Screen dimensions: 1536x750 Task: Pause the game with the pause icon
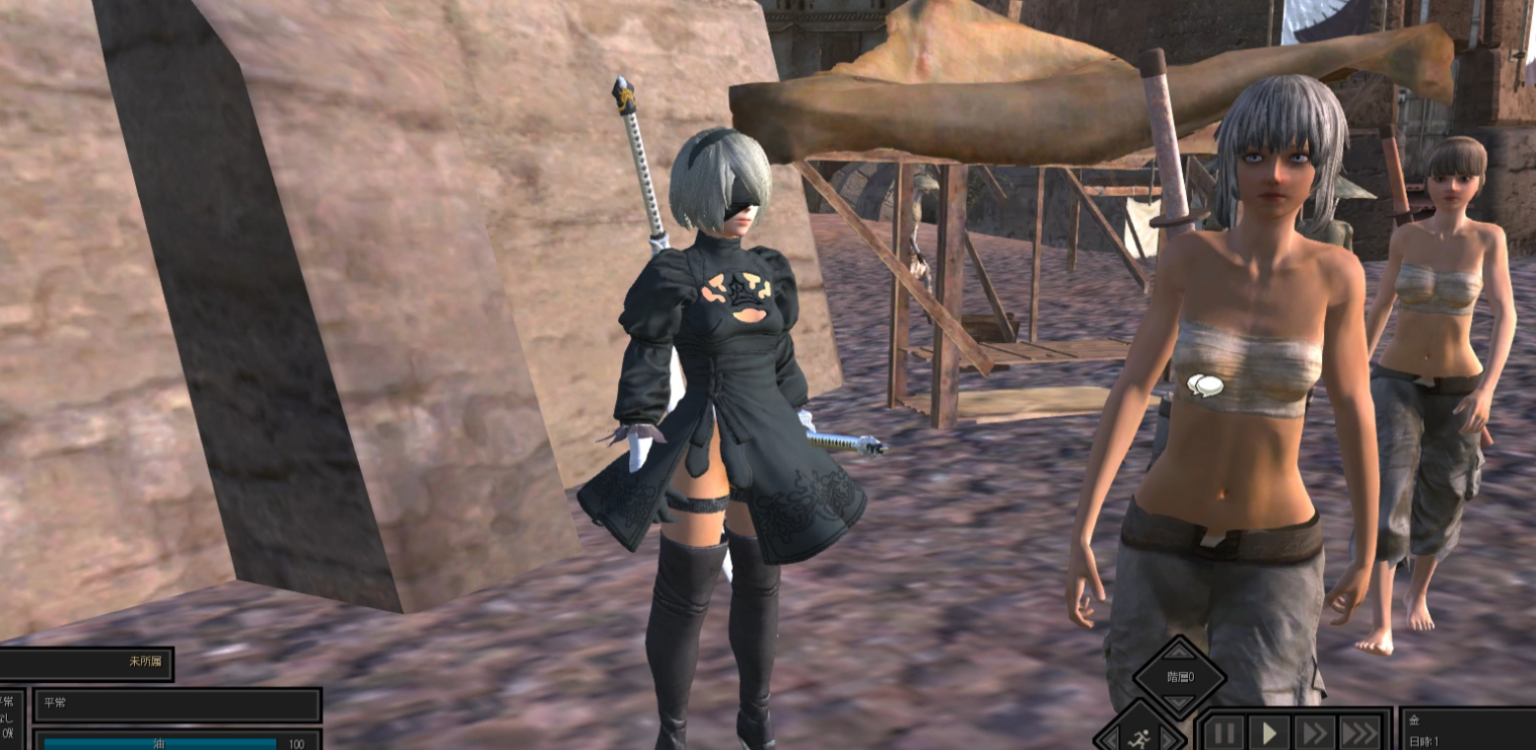[x=1224, y=733]
